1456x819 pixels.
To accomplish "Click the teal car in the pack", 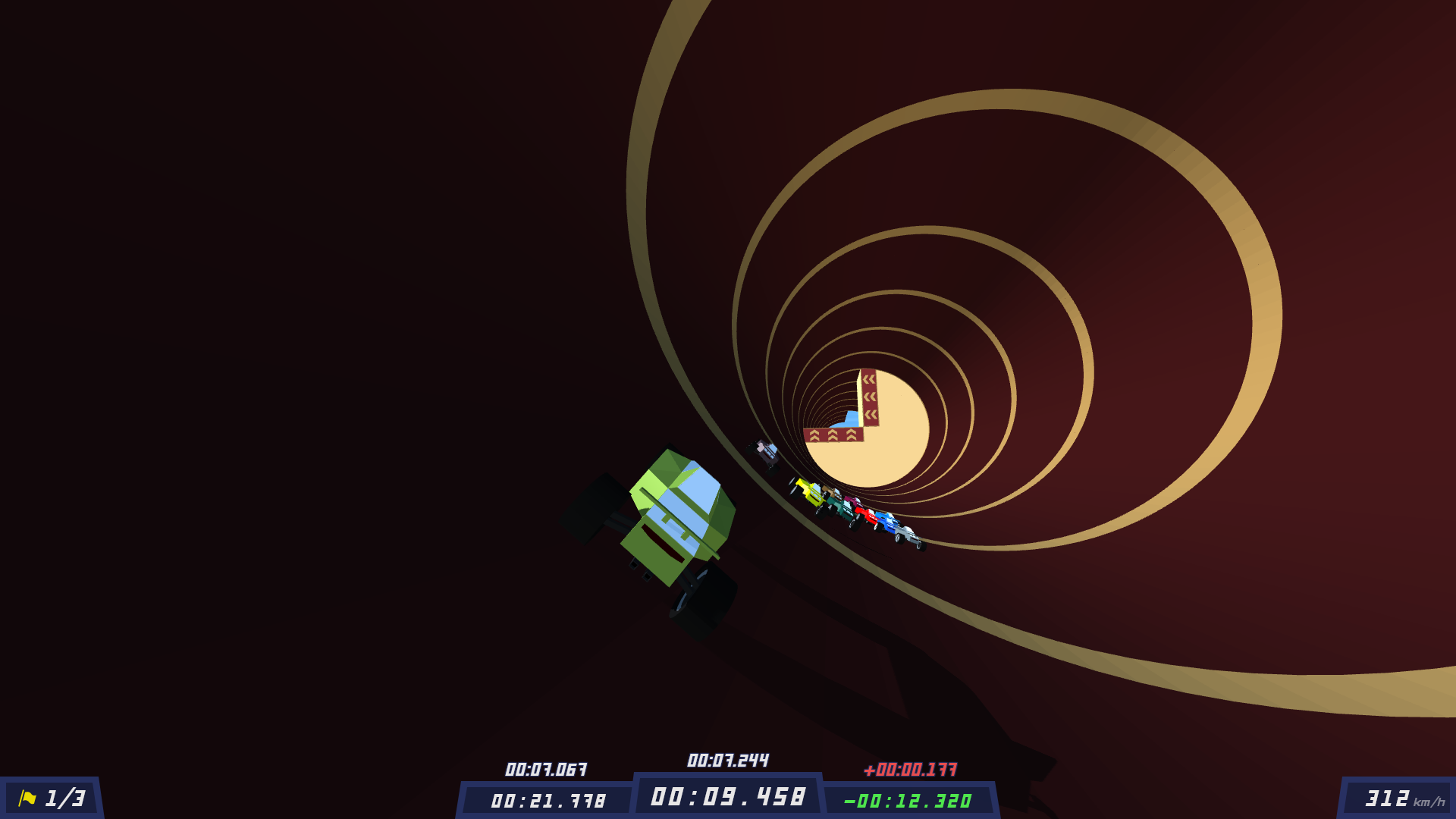I will point(840,509).
